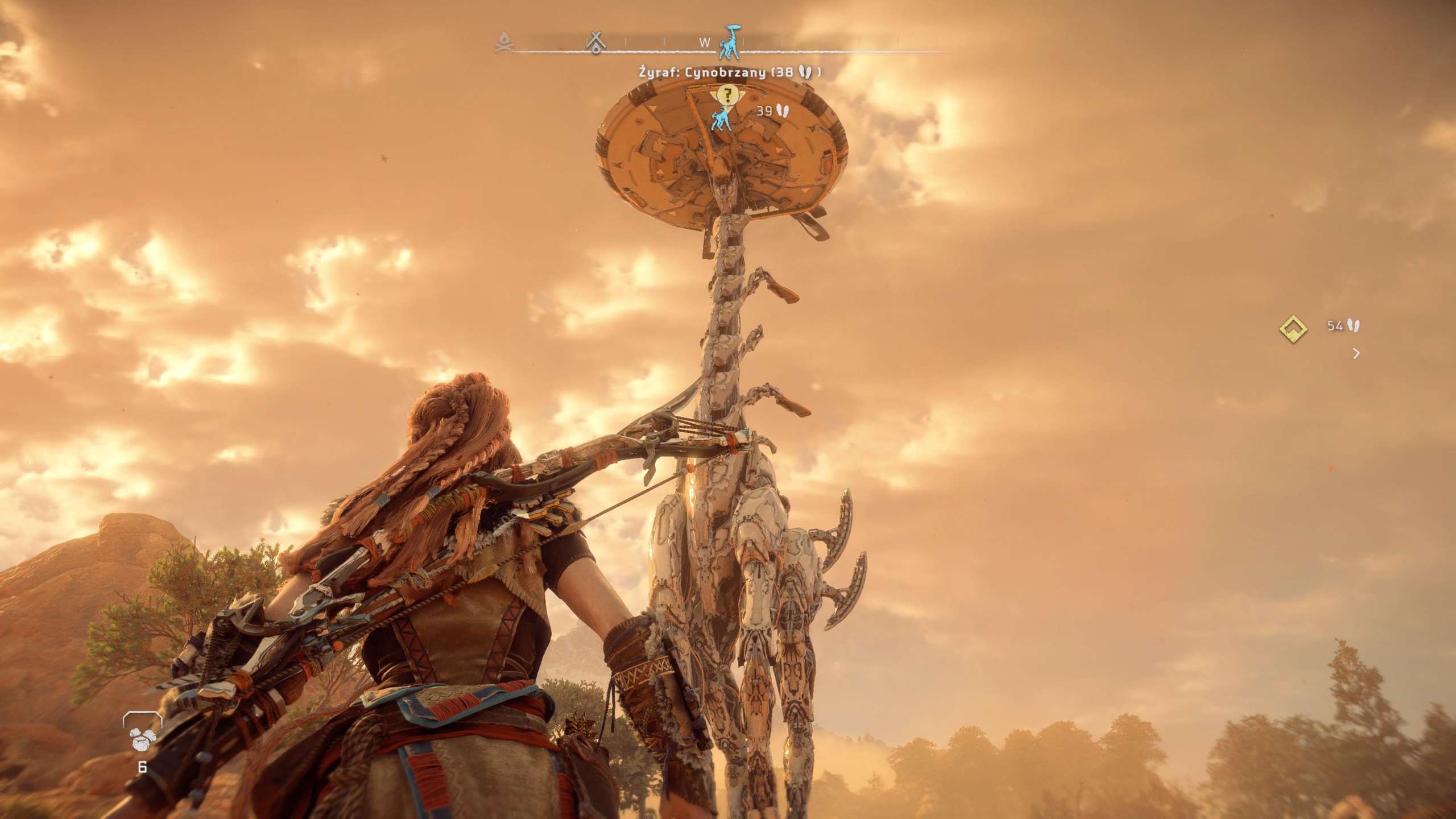Click the yellow diamond waypoint marker
1456x819 pixels.
coord(1293,329)
